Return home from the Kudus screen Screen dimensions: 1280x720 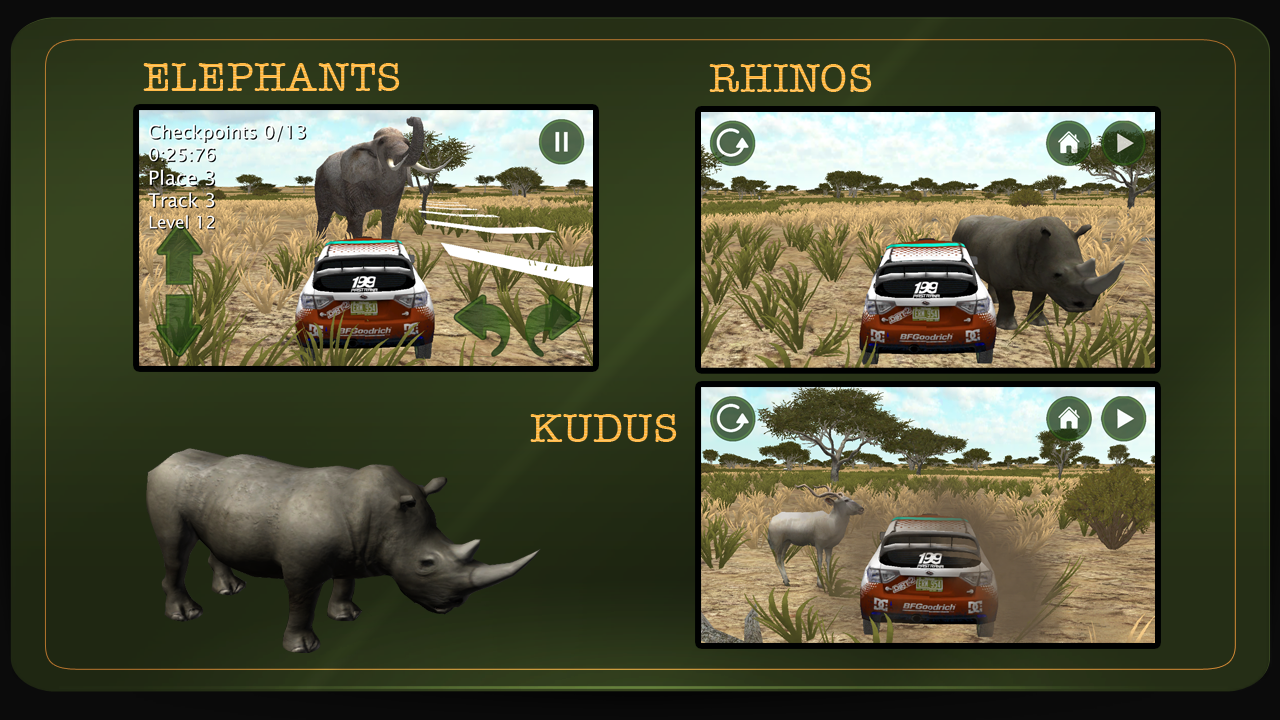point(1068,419)
